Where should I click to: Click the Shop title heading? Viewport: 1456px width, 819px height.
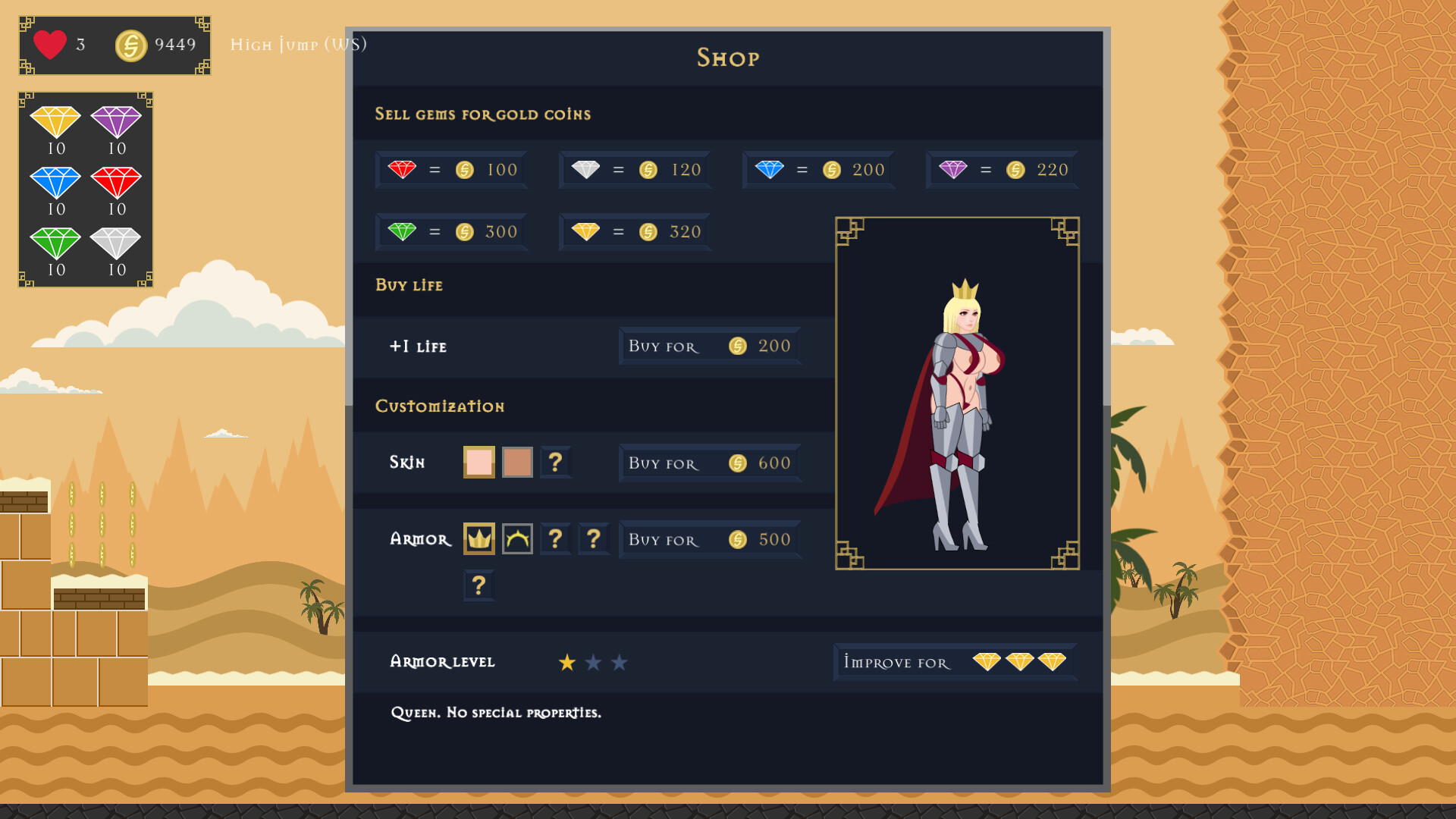pyautogui.click(x=727, y=58)
